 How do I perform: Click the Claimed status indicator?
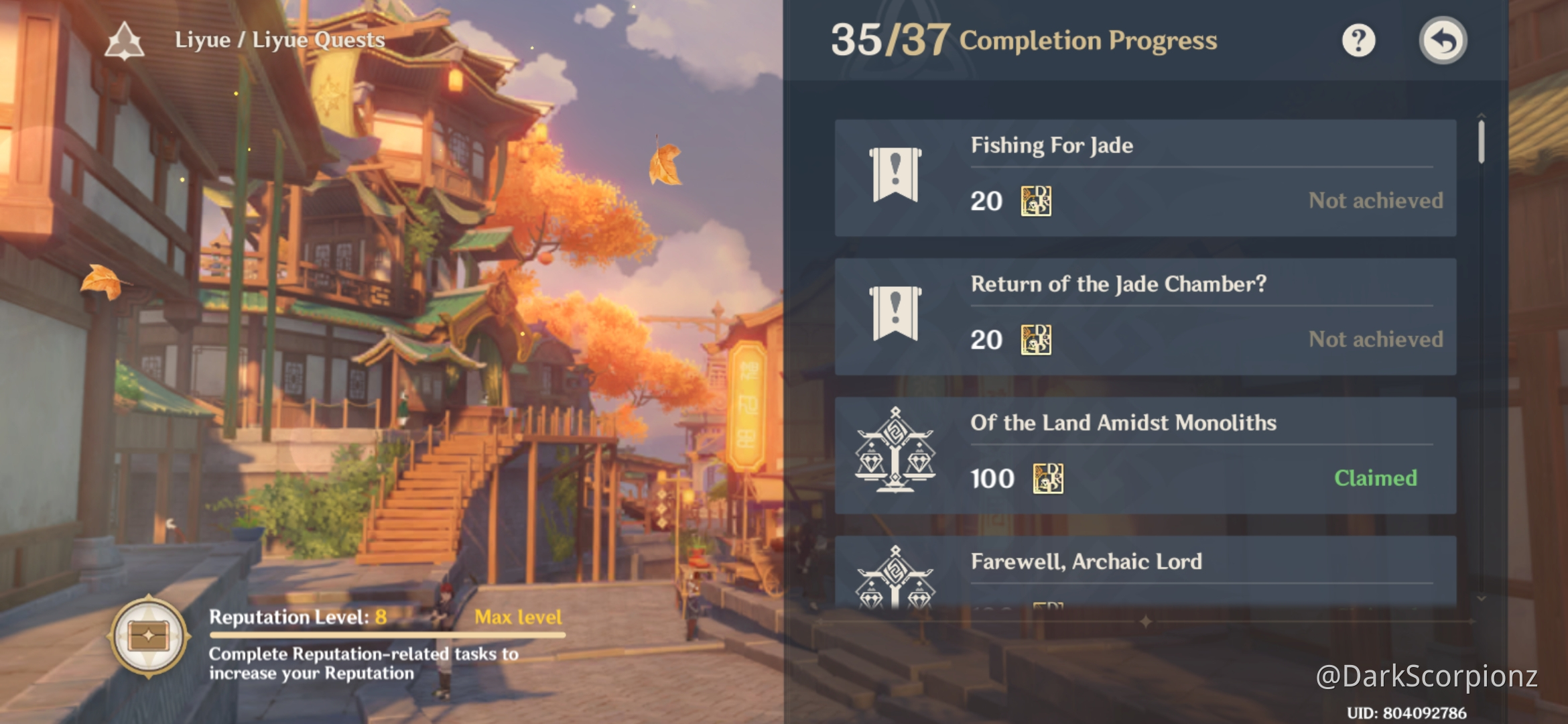1376,478
